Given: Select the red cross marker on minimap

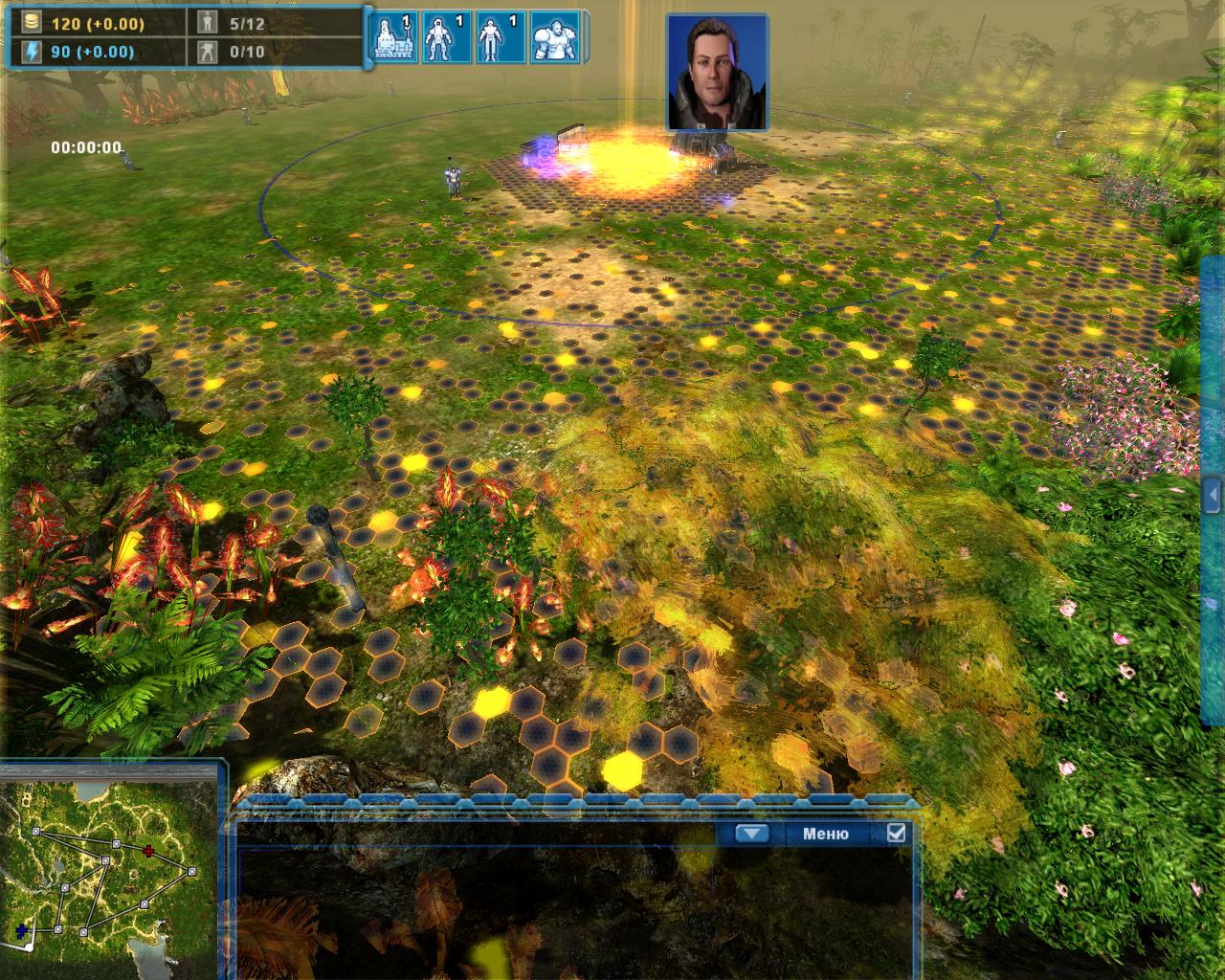Looking at the screenshot, I should [x=148, y=851].
